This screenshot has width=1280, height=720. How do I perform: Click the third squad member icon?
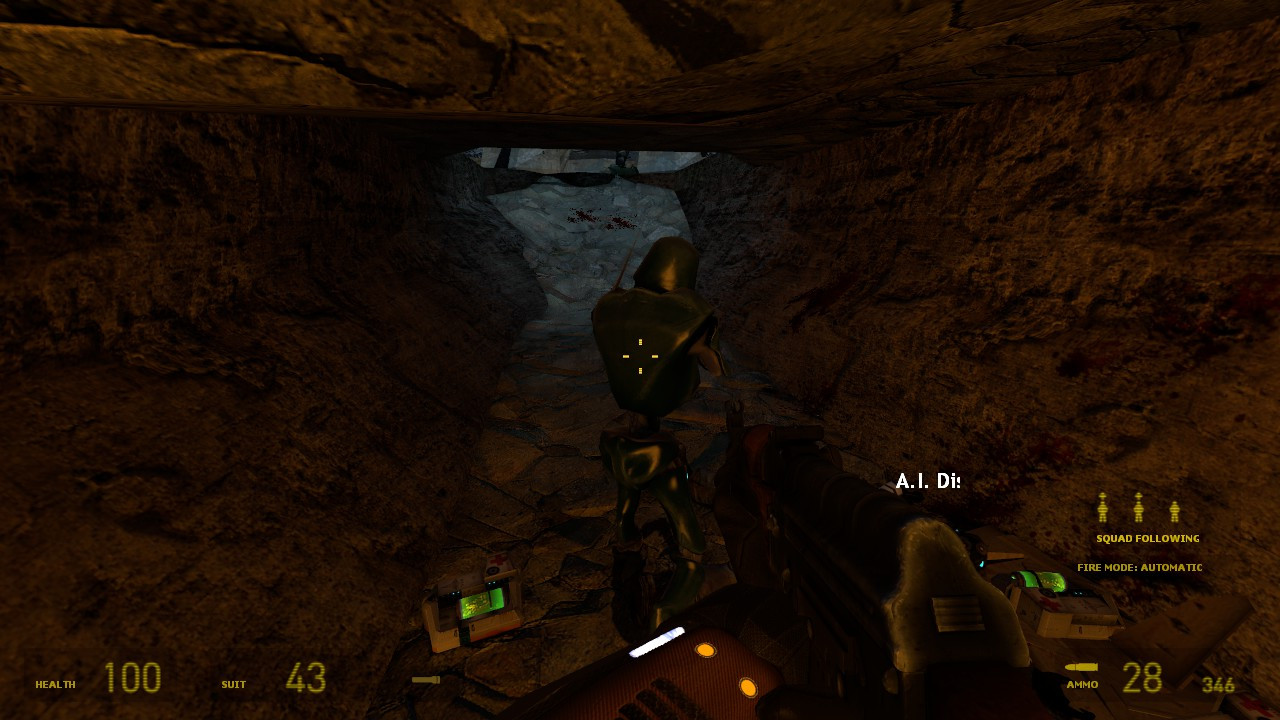(x=1175, y=510)
